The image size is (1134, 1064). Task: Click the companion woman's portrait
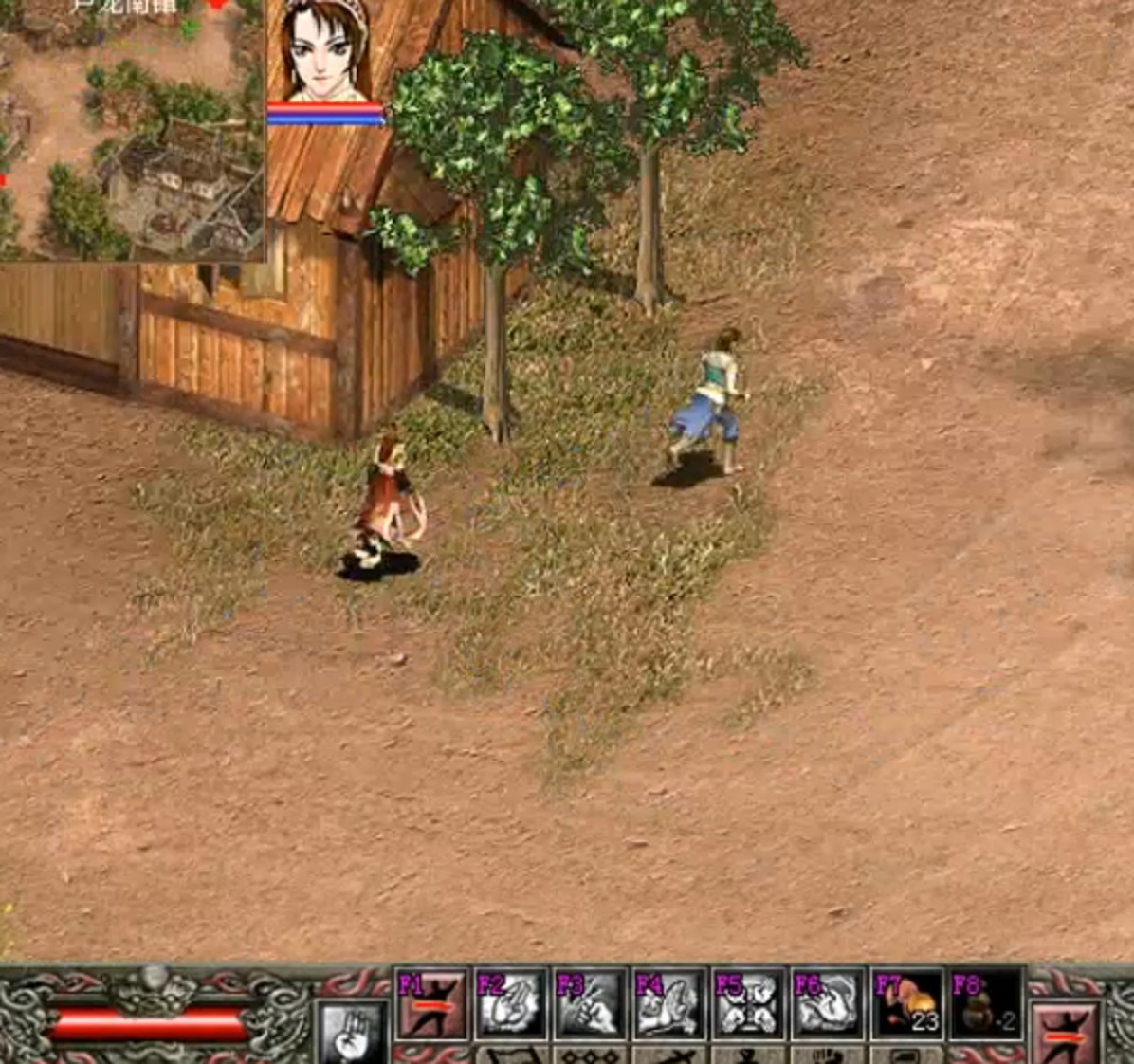coord(324,52)
